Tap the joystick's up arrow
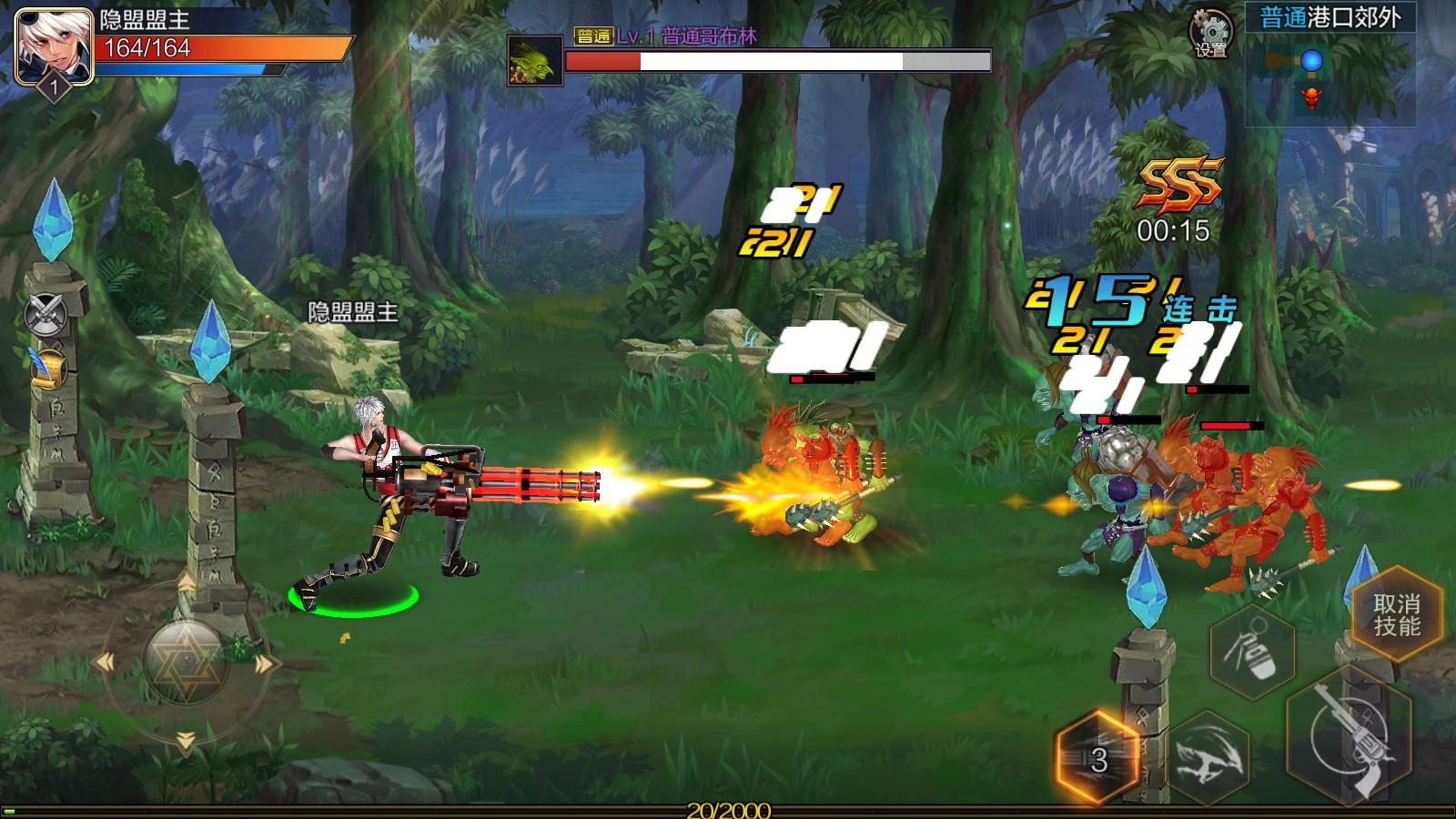The height and width of the screenshot is (819, 1456). click(186, 582)
